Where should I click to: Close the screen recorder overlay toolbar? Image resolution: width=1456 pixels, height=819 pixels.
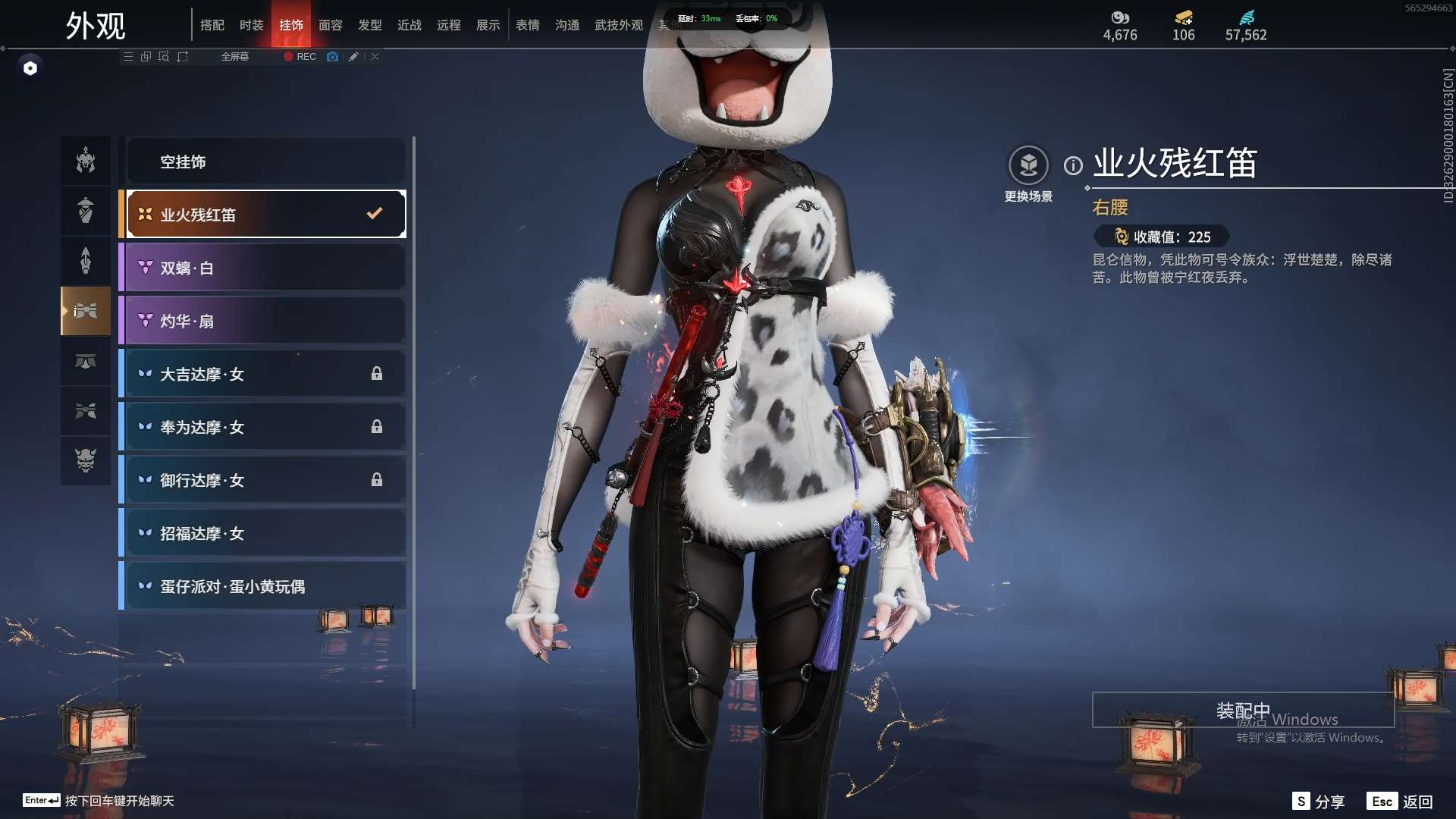pyautogui.click(x=375, y=57)
